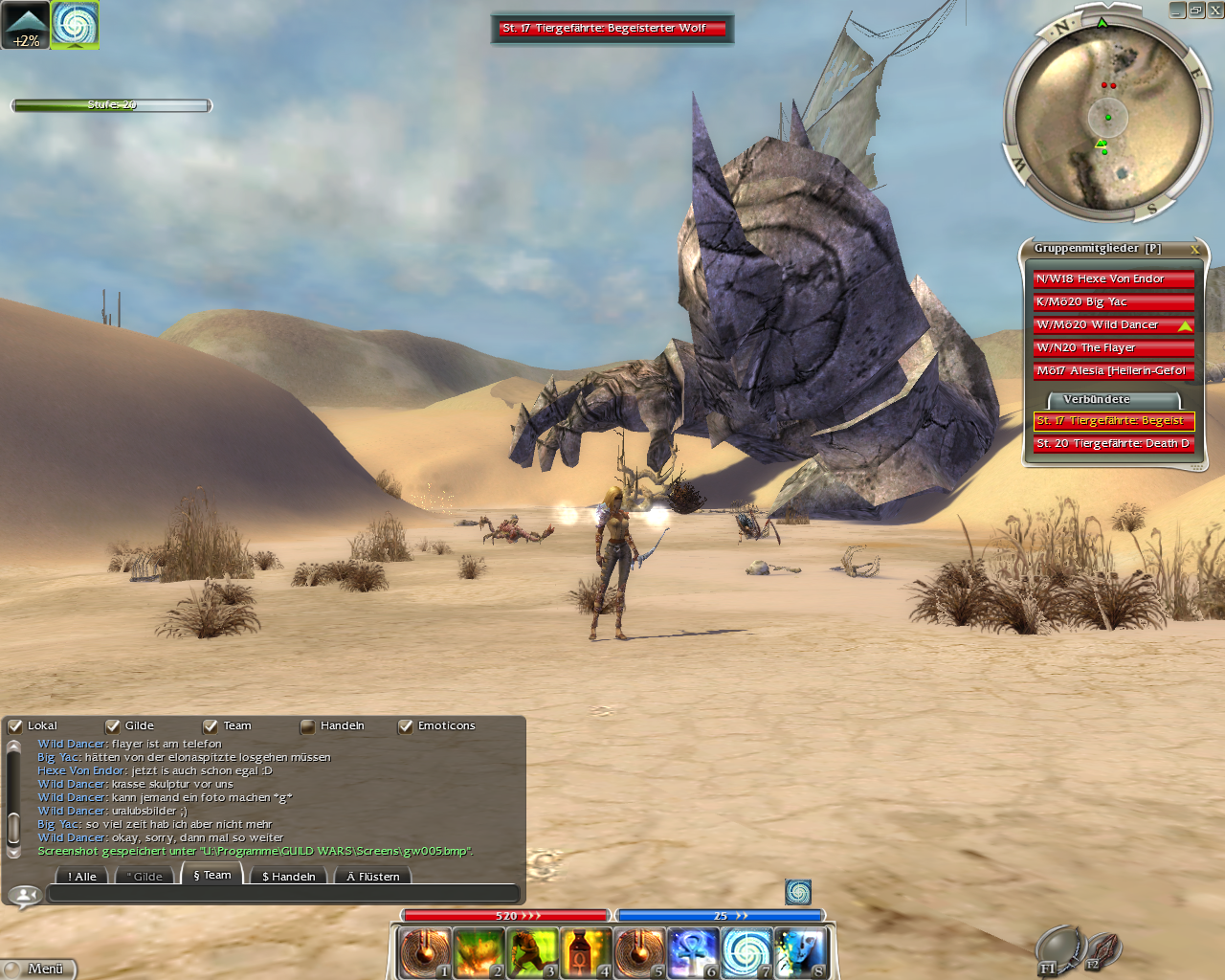Switch to weapon set F1
The image size is (1225, 980).
(1056, 949)
